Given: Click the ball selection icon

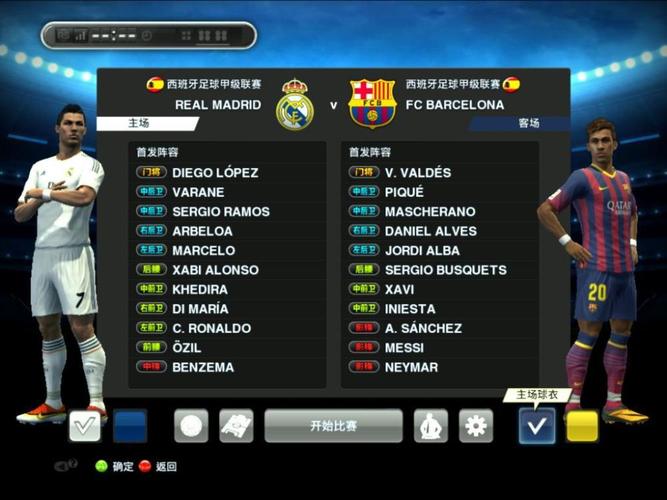Looking at the screenshot, I should [x=191, y=426].
